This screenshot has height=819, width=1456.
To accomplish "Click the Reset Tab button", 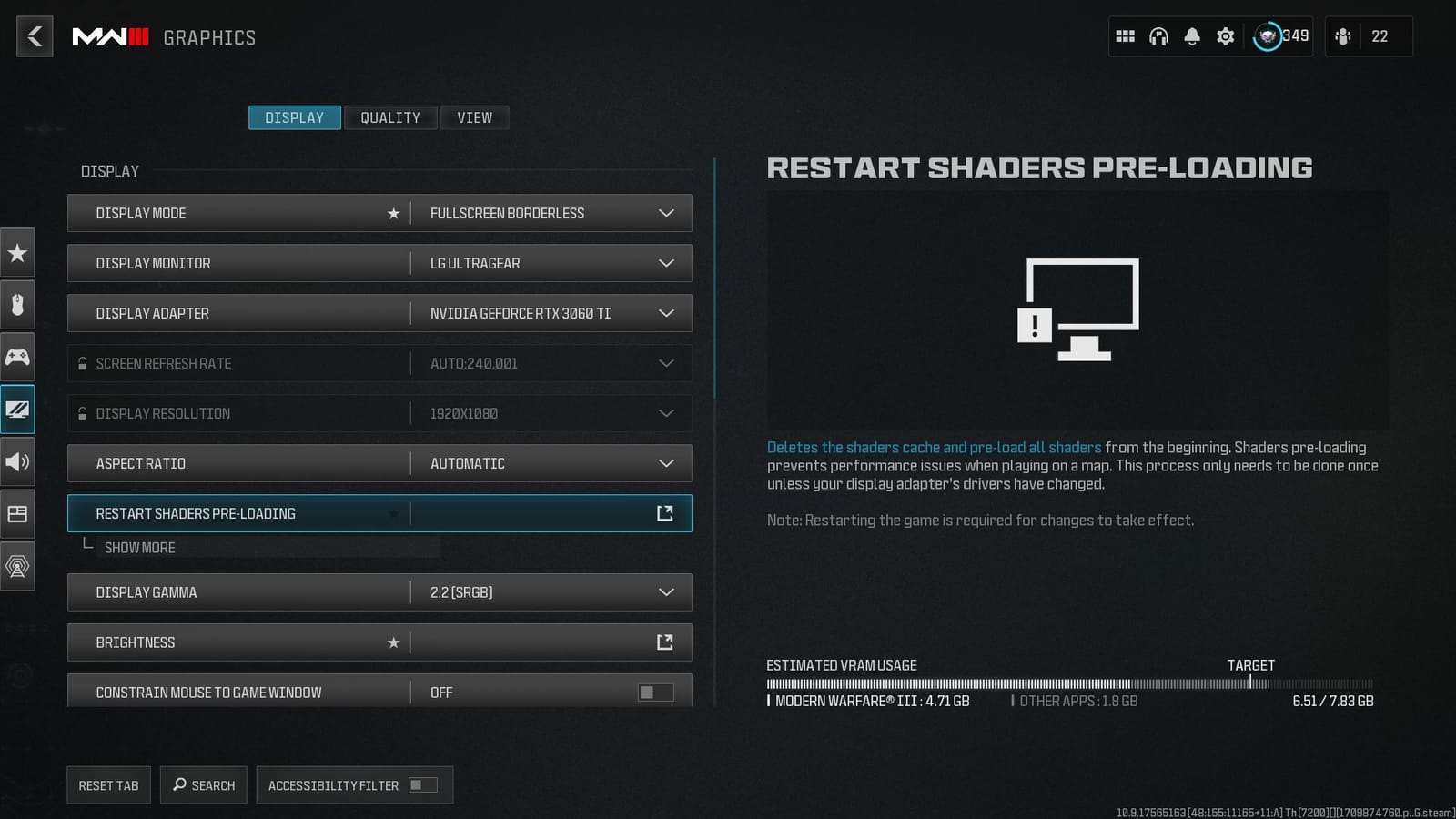I will click(x=108, y=784).
